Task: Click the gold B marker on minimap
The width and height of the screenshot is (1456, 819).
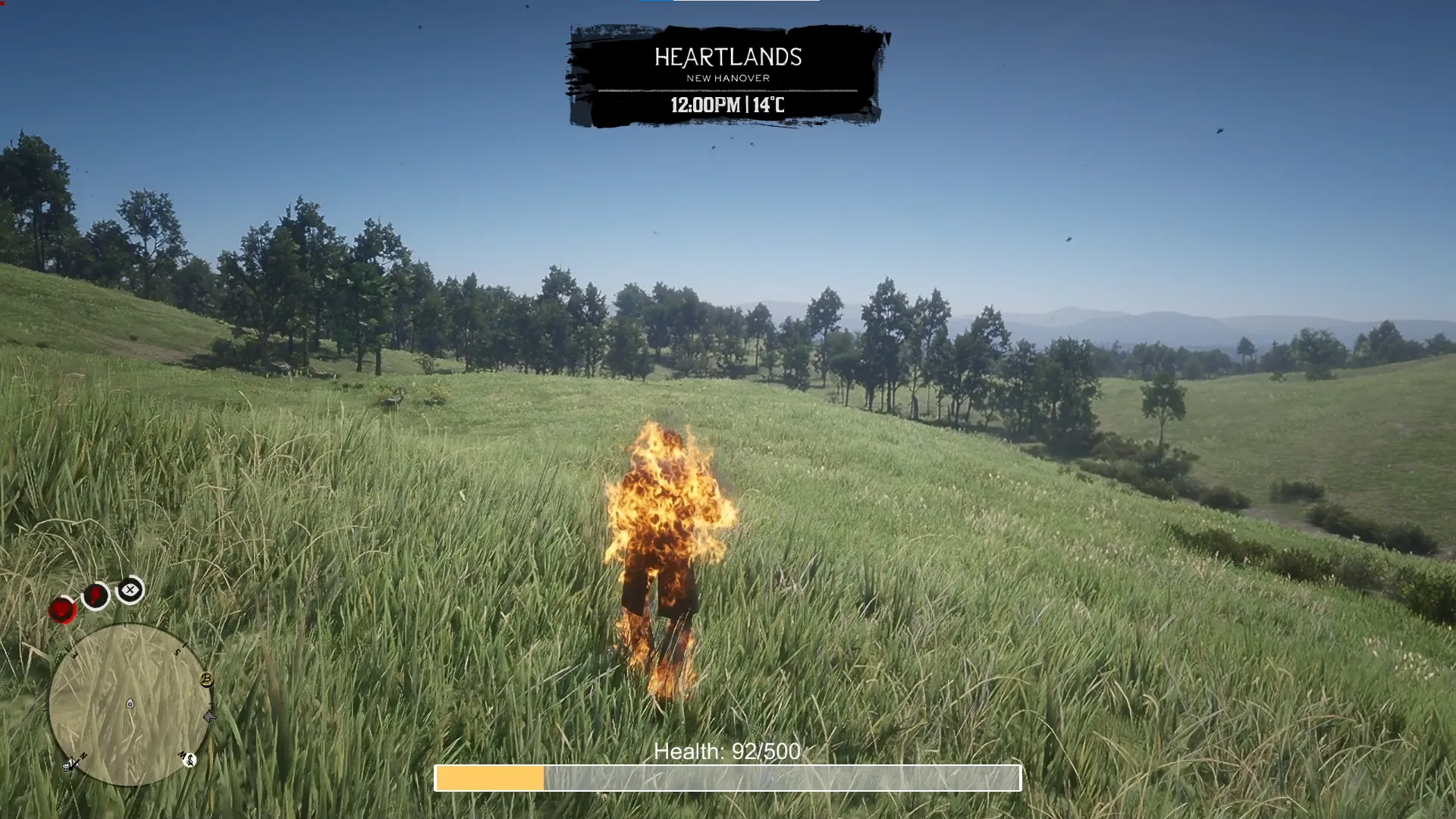Action: coord(206,679)
